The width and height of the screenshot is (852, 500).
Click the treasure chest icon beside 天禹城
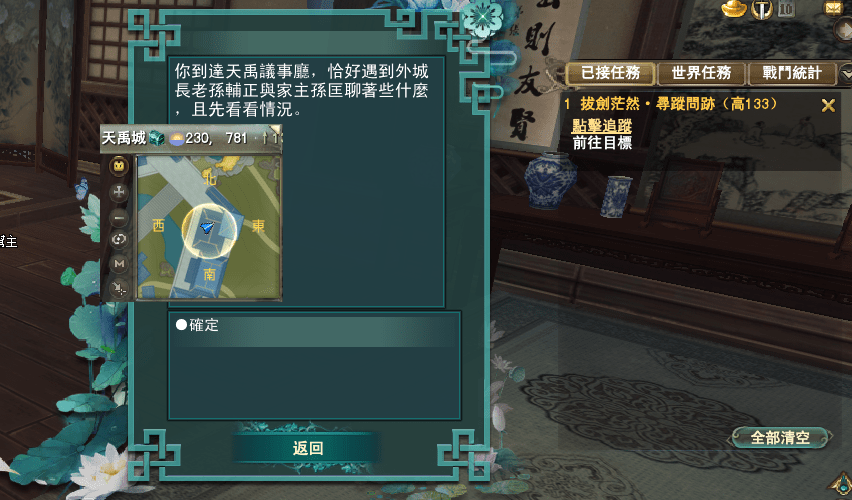click(x=156, y=138)
